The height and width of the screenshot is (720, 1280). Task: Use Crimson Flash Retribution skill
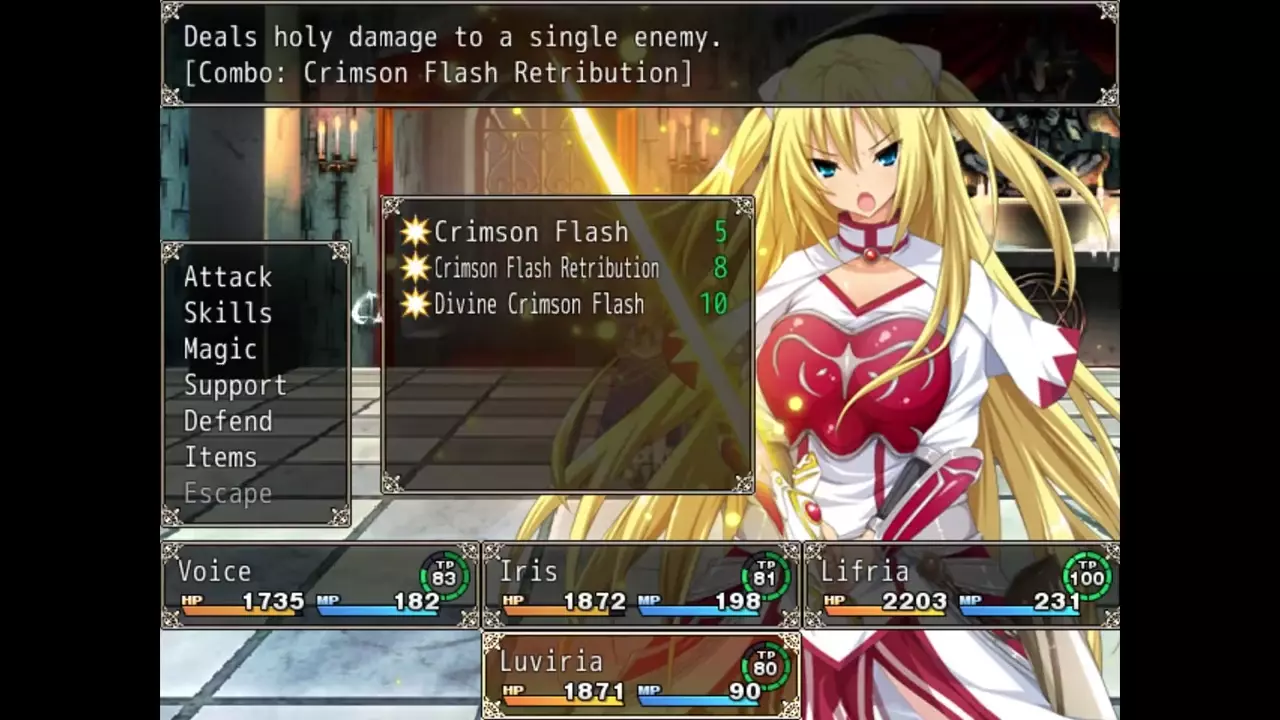[546, 268]
